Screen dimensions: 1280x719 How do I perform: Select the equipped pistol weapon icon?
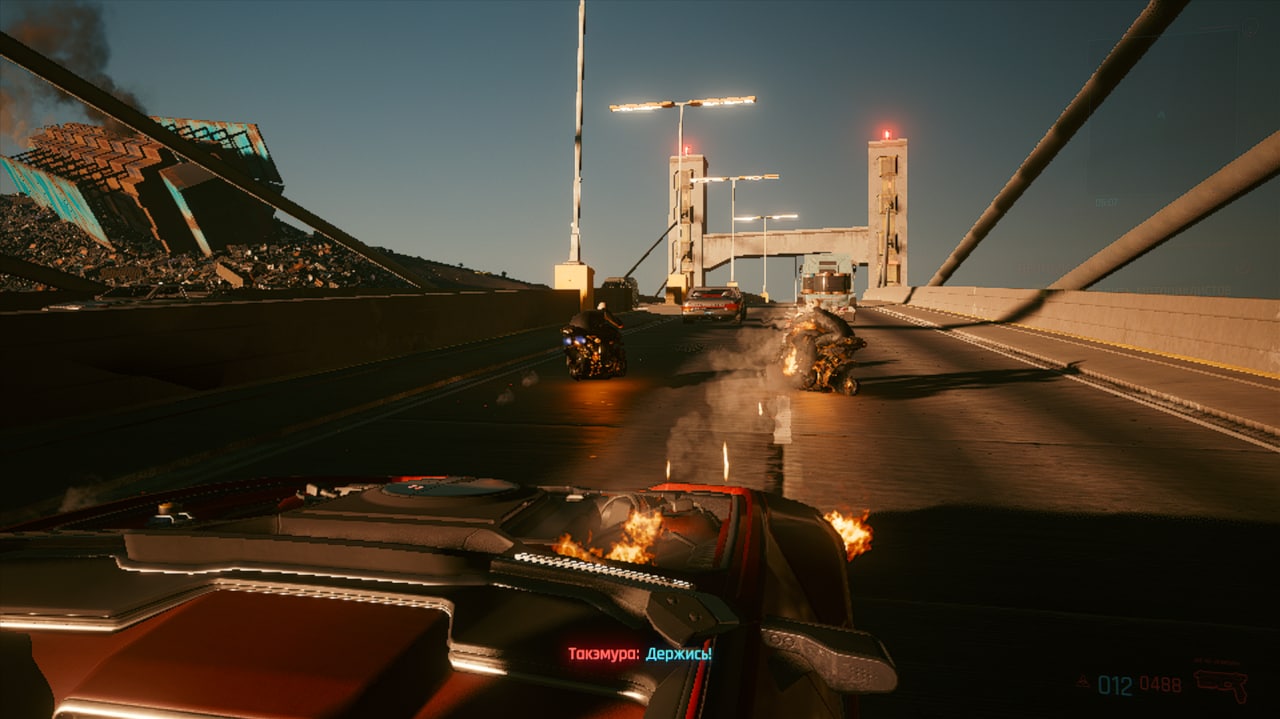coord(1221,682)
